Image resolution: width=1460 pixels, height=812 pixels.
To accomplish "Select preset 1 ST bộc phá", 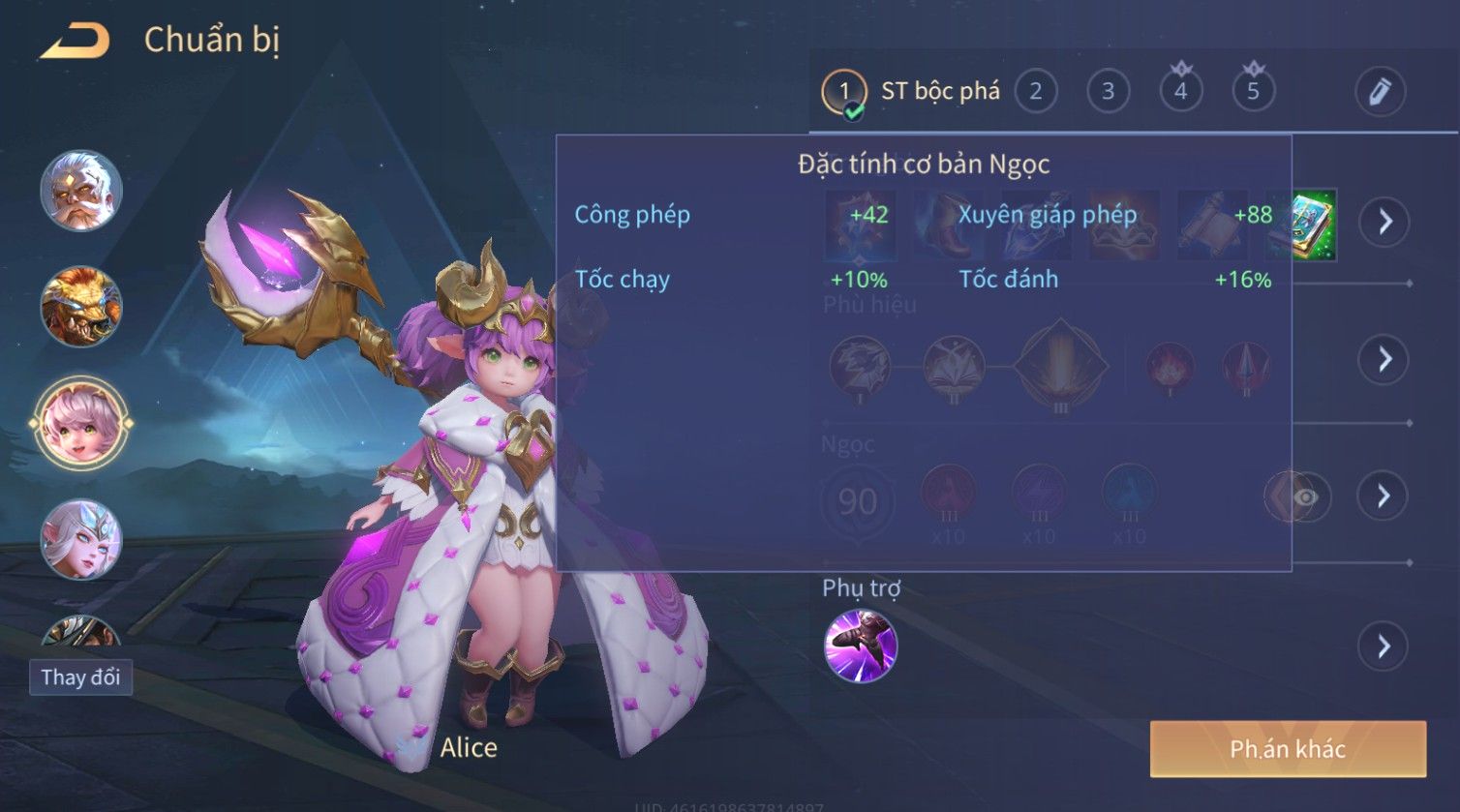I will tap(910, 92).
